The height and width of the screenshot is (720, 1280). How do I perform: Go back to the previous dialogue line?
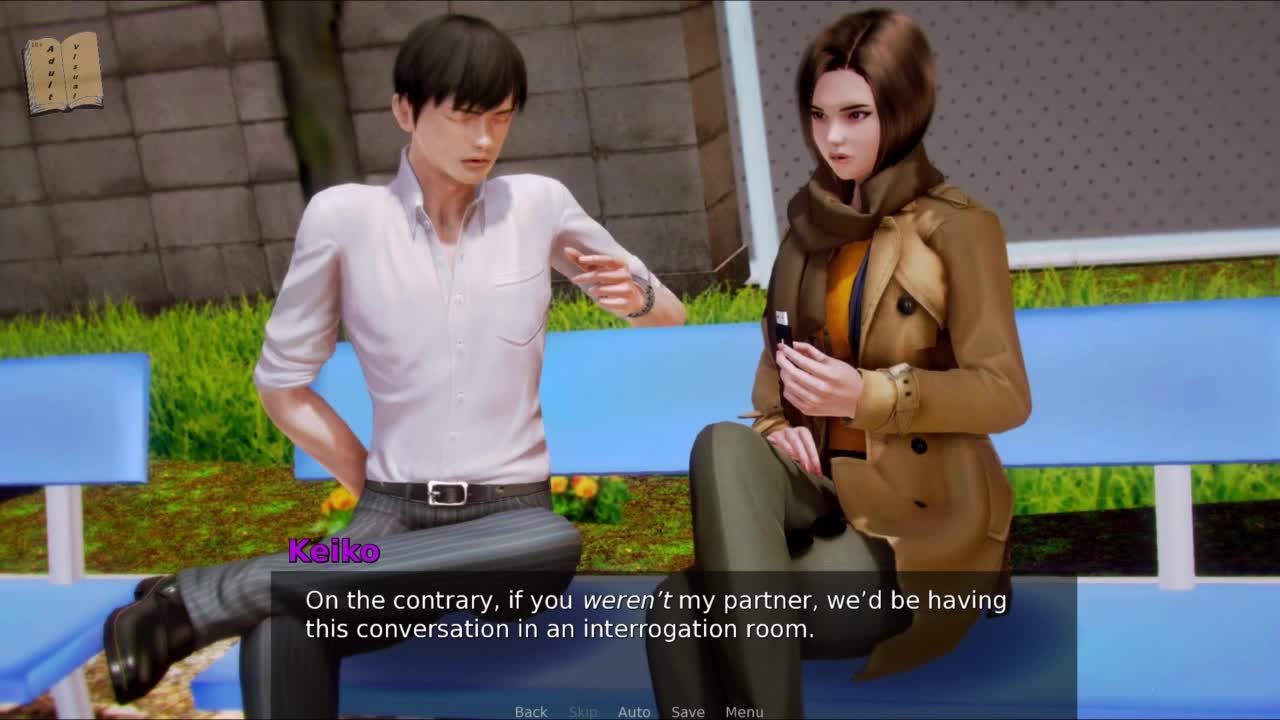point(531,712)
